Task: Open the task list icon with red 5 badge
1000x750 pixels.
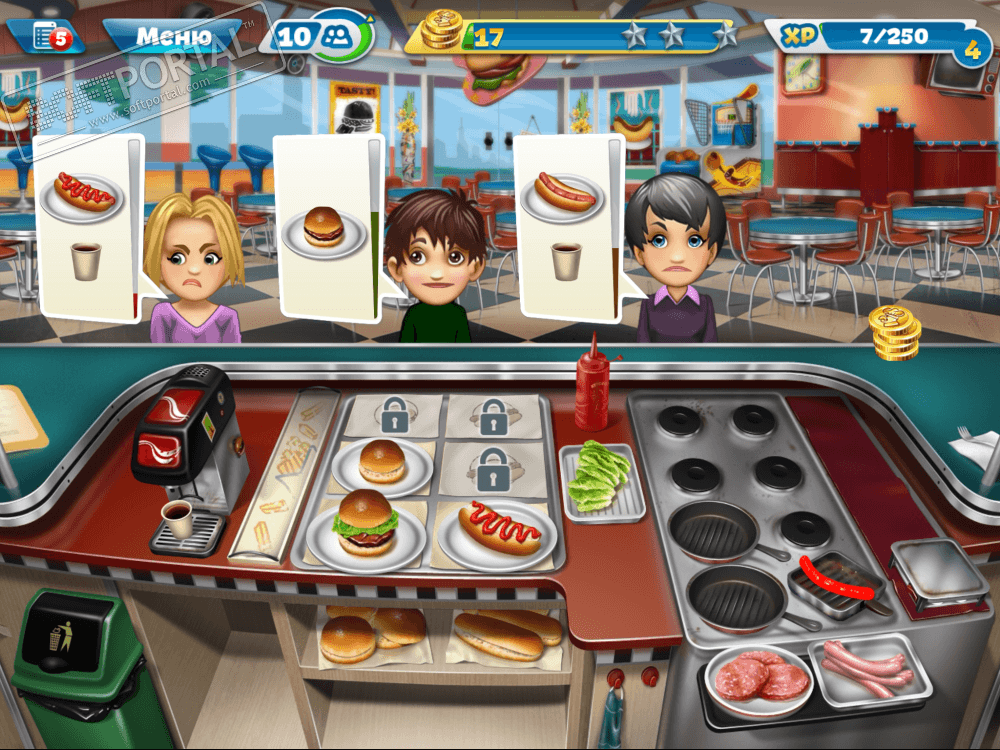Action: [47, 37]
